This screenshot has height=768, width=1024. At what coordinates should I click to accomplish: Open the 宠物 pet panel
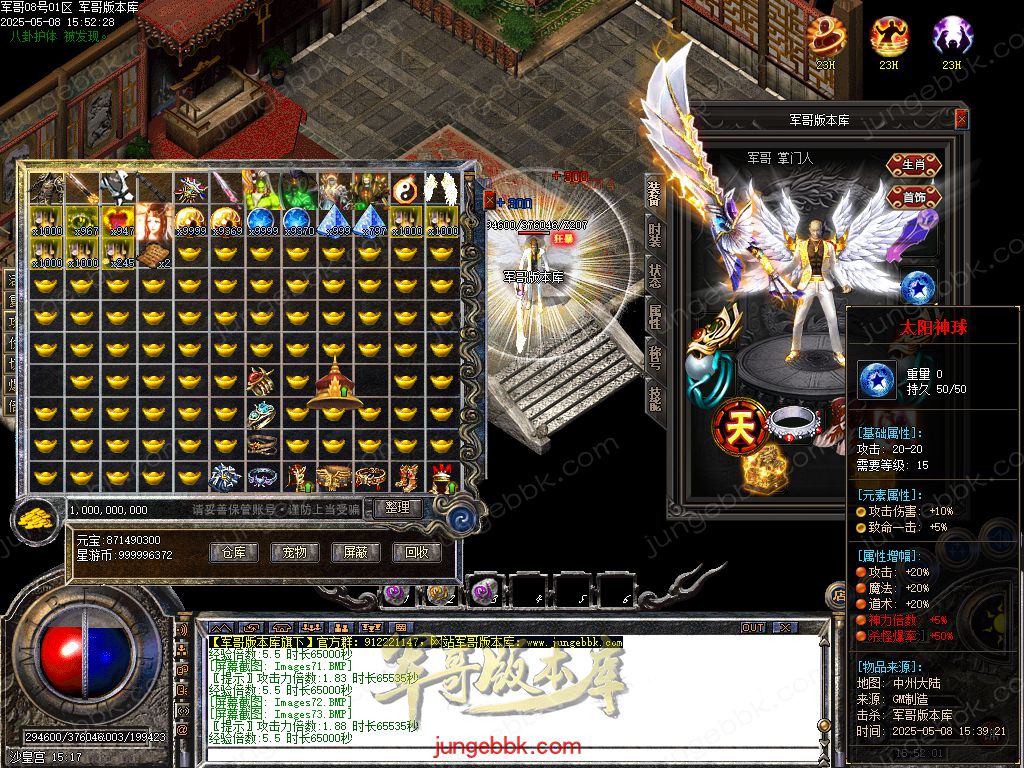tap(294, 552)
